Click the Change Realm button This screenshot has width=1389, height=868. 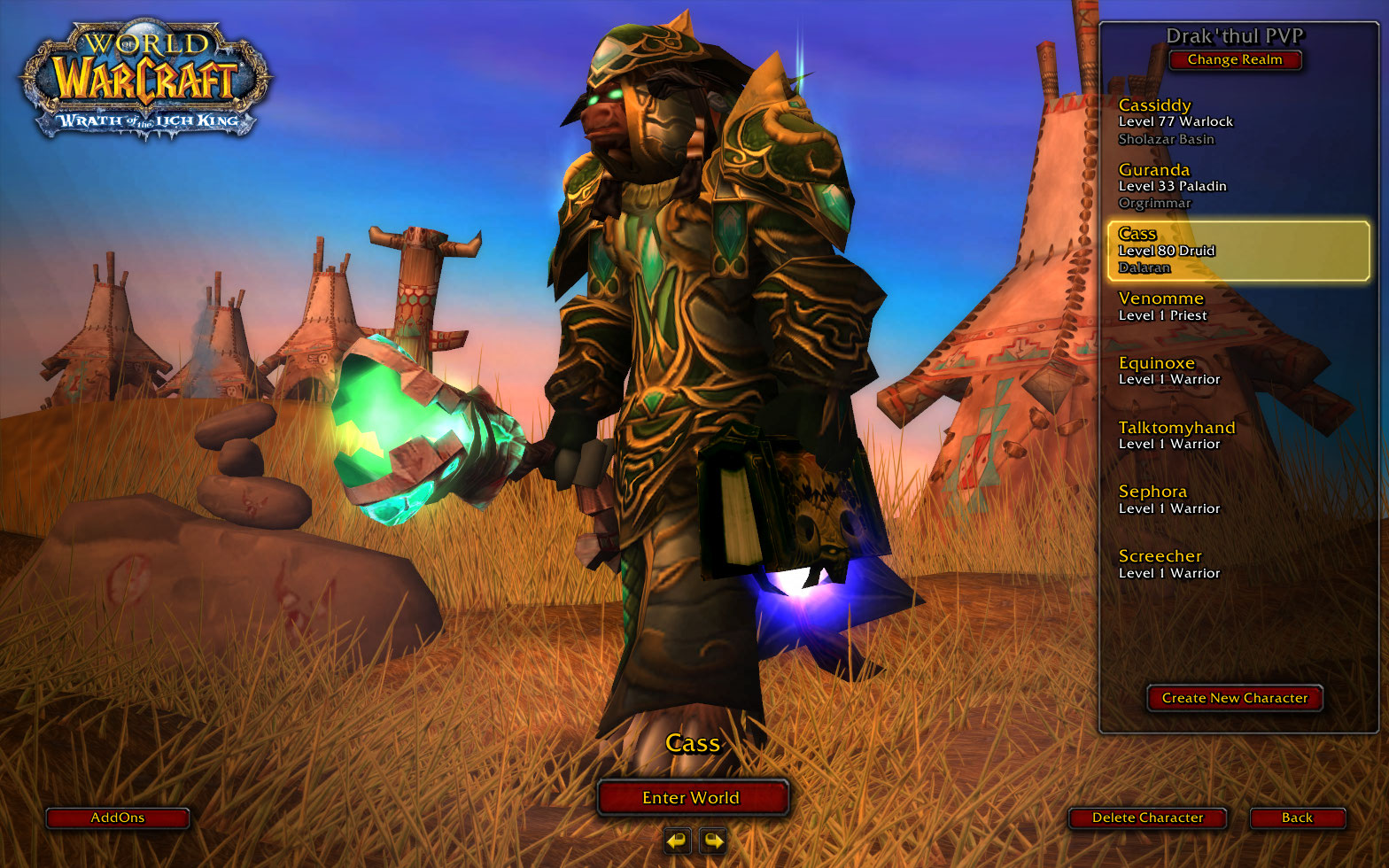tap(1235, 59)
